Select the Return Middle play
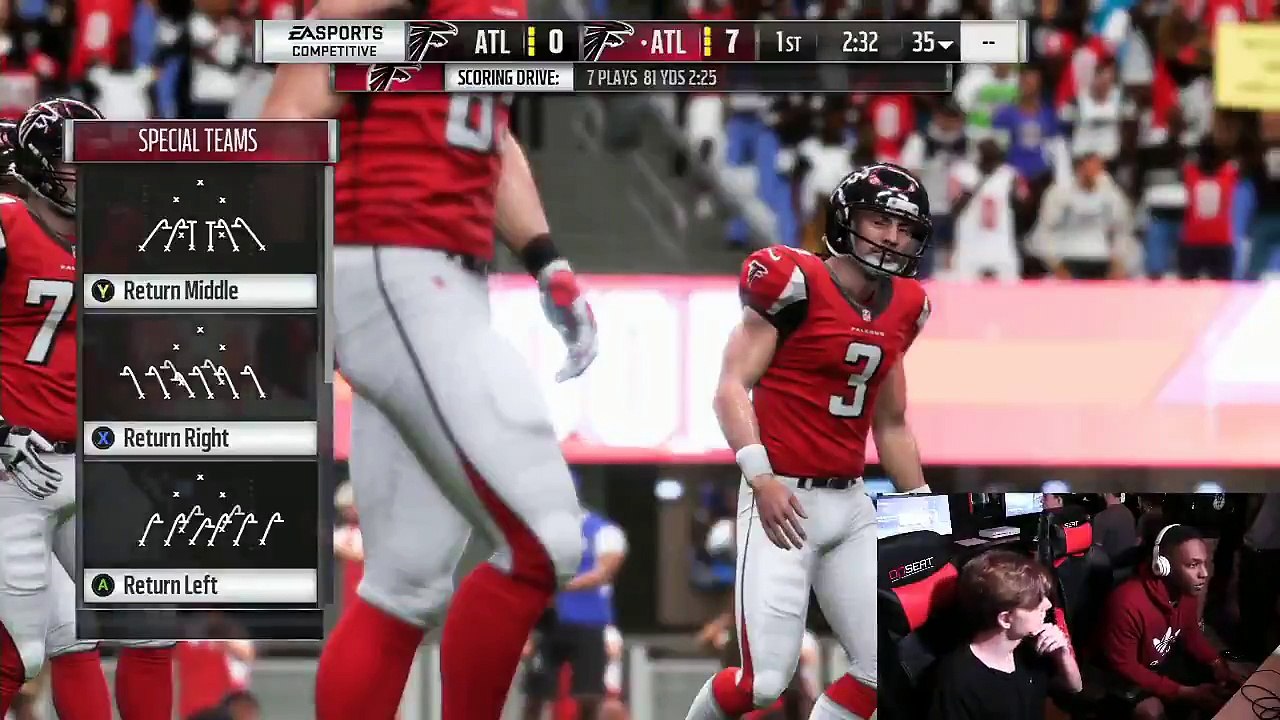This screenshot has width=1280, height=720. pos(200,291)
